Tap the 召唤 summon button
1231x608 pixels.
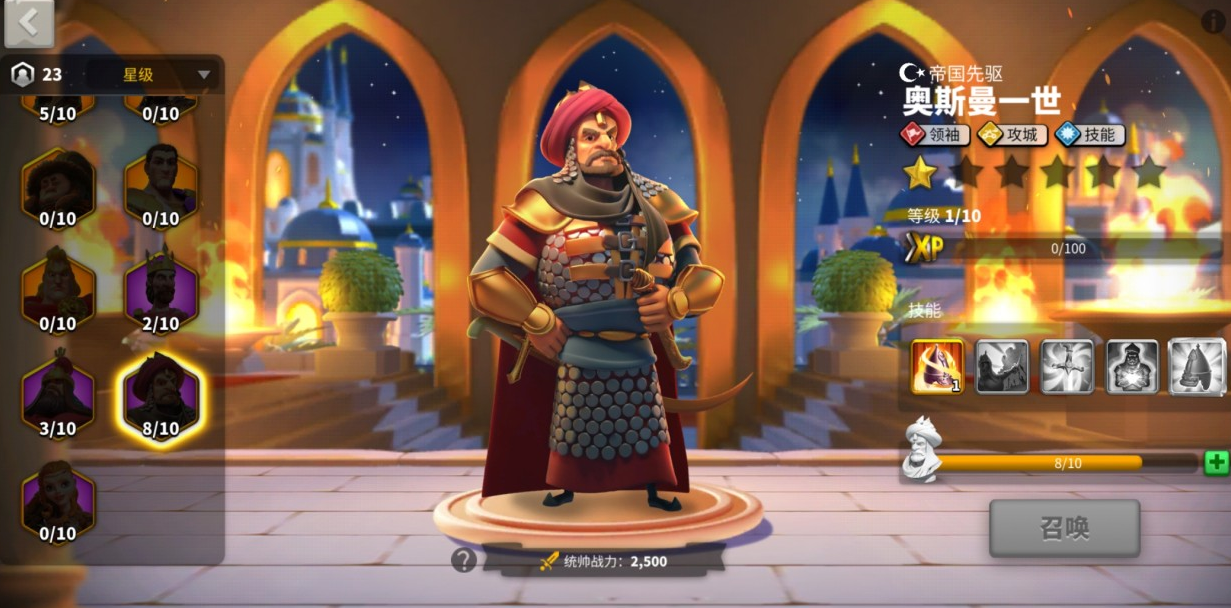point(1064,528)
